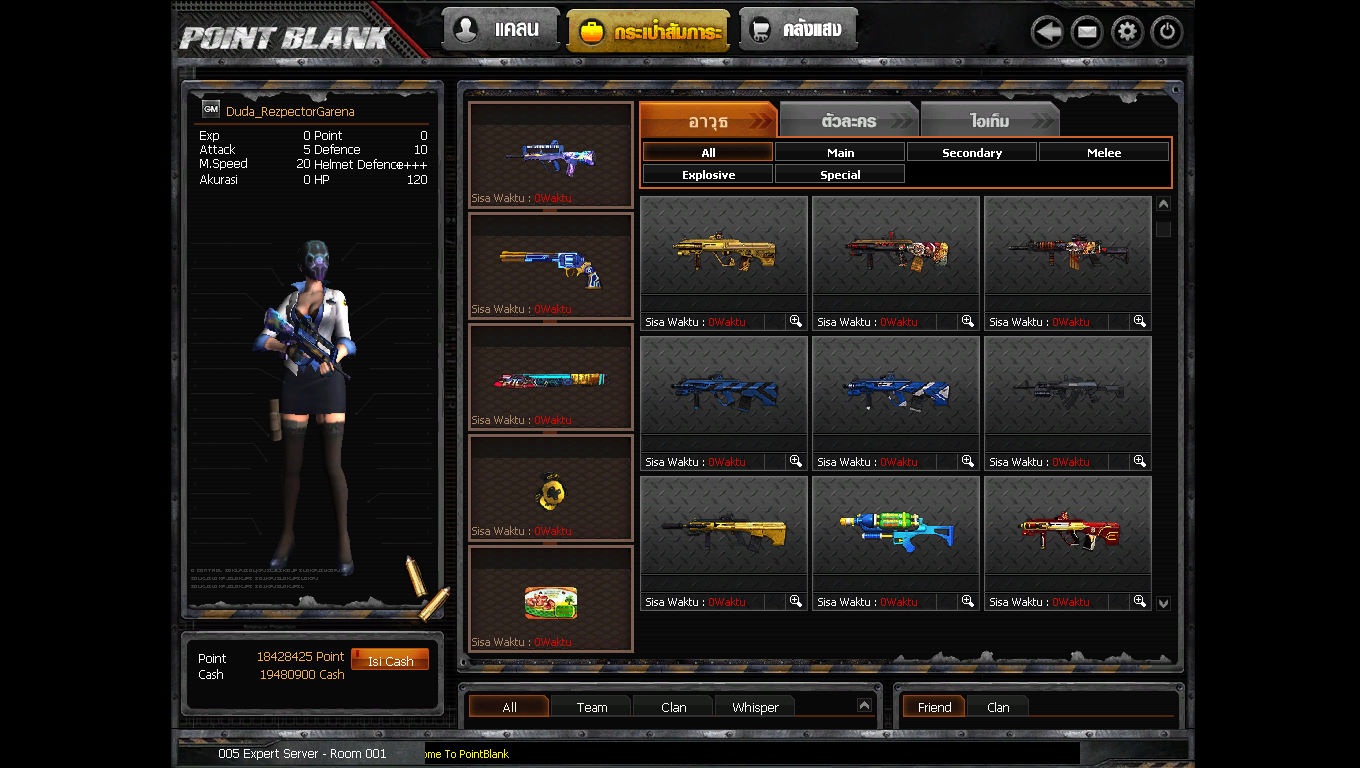Collapse the chat panel with up arrow
Image resolution: width=1360 pixels, height=768 pixels.
[866, 703]
